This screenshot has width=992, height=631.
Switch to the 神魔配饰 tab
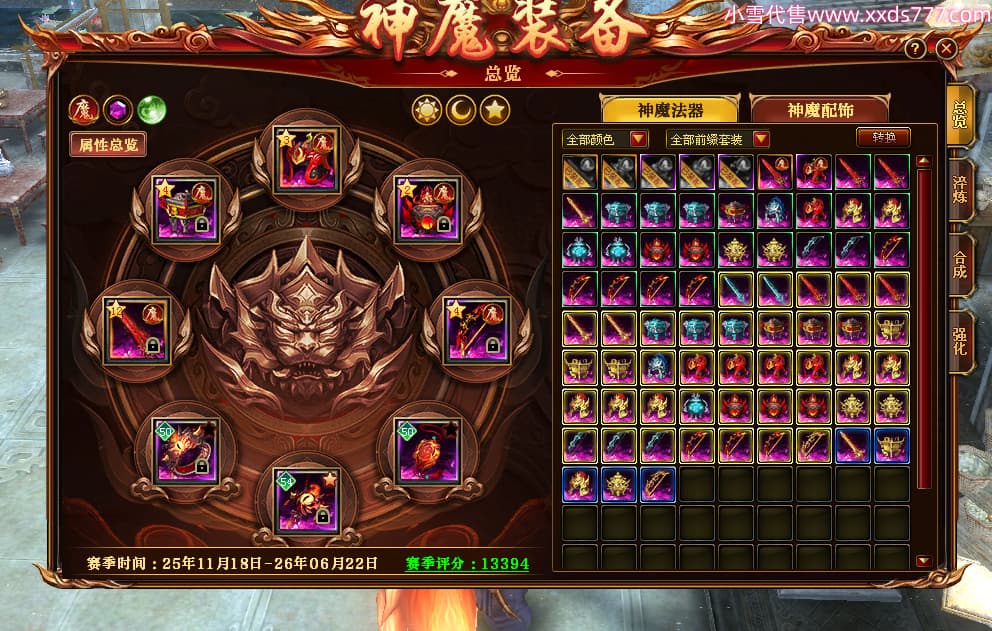click(820, 110)
